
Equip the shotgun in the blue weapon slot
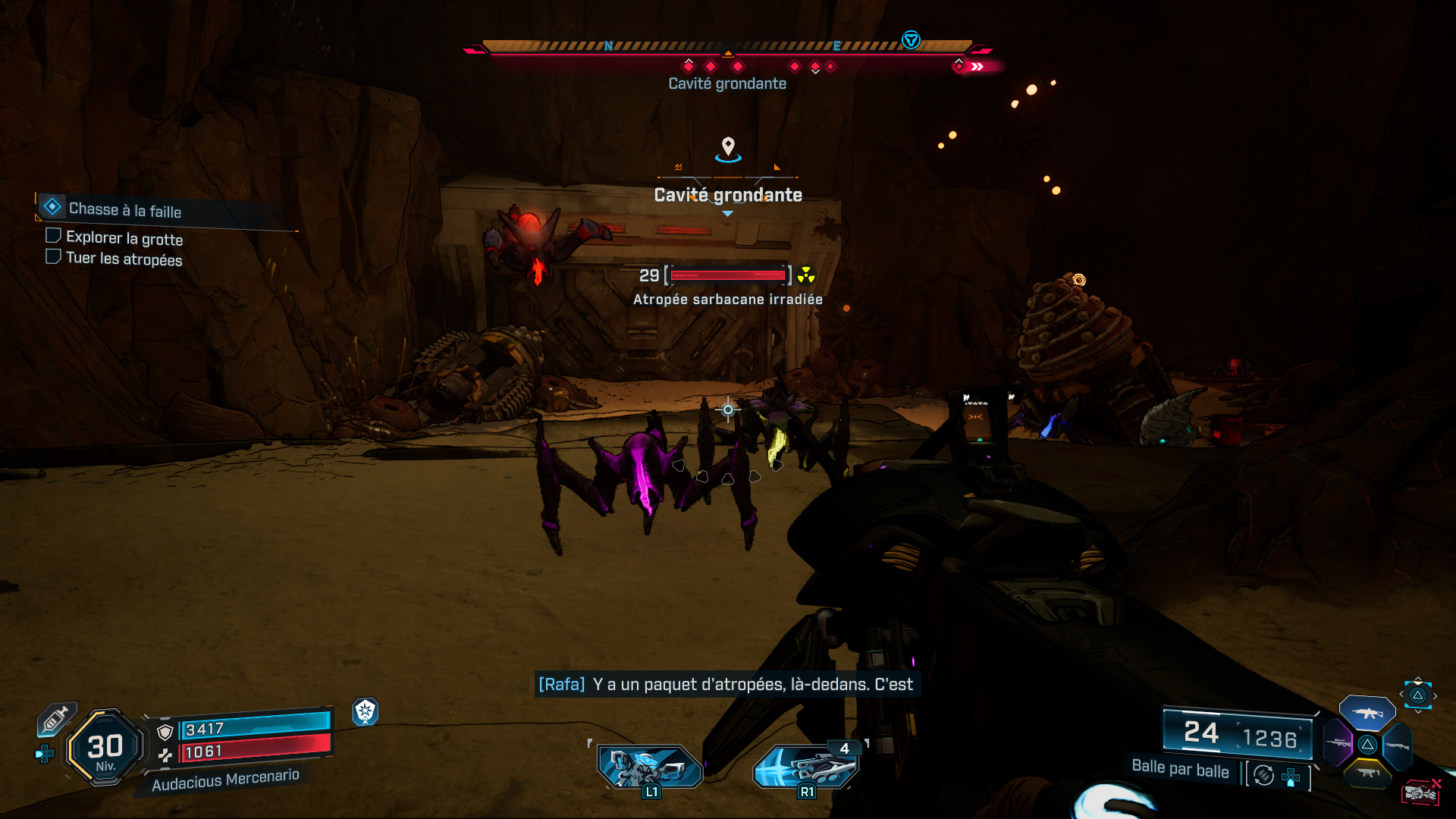tap(1397, 745)
